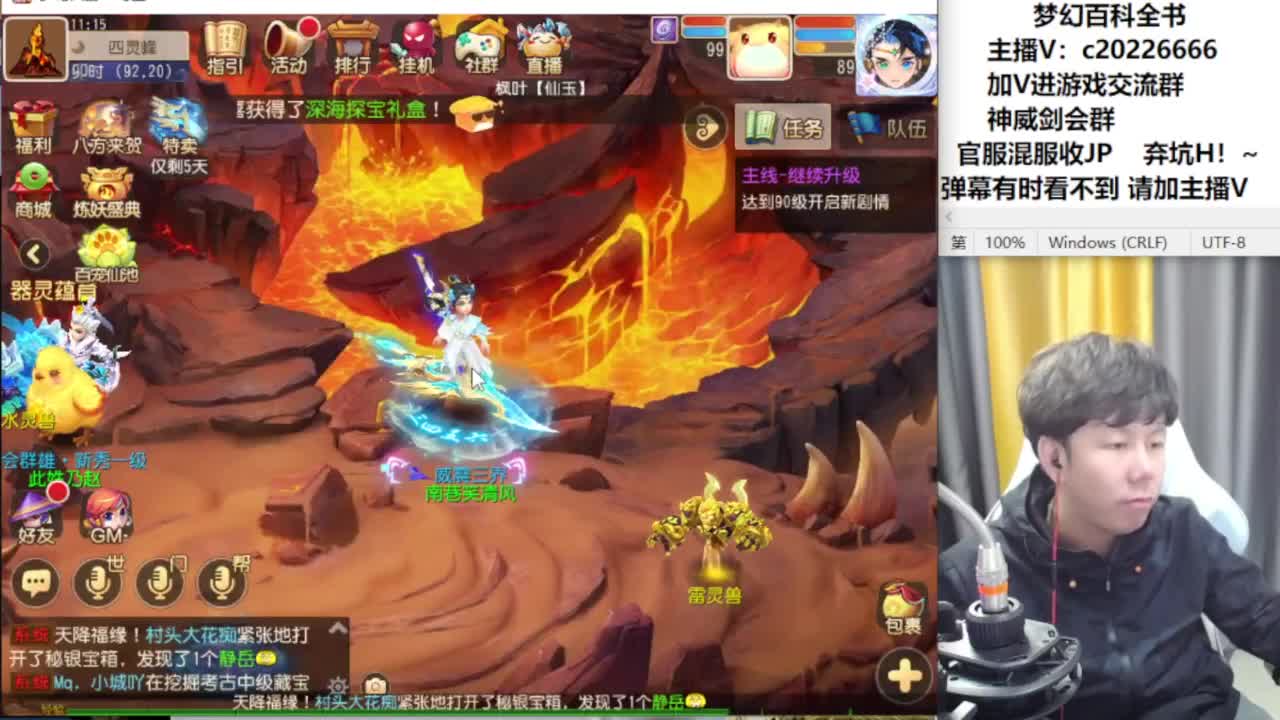1280x720 pixels.
Task: Toggle the 世 world chat voice channel
Action: tap(100, 584)
